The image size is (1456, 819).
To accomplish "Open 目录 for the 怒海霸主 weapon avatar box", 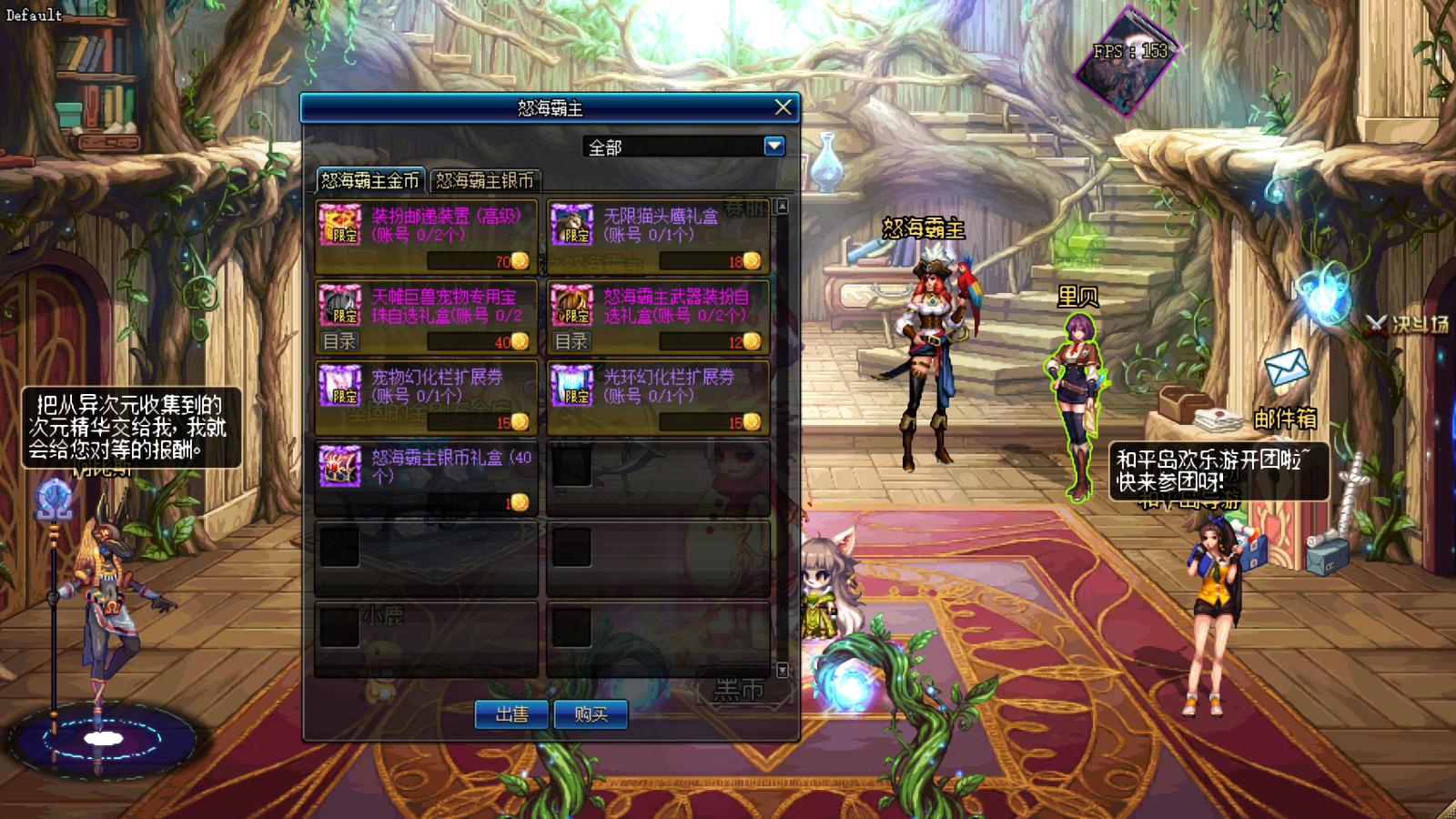I will [571, 341].
